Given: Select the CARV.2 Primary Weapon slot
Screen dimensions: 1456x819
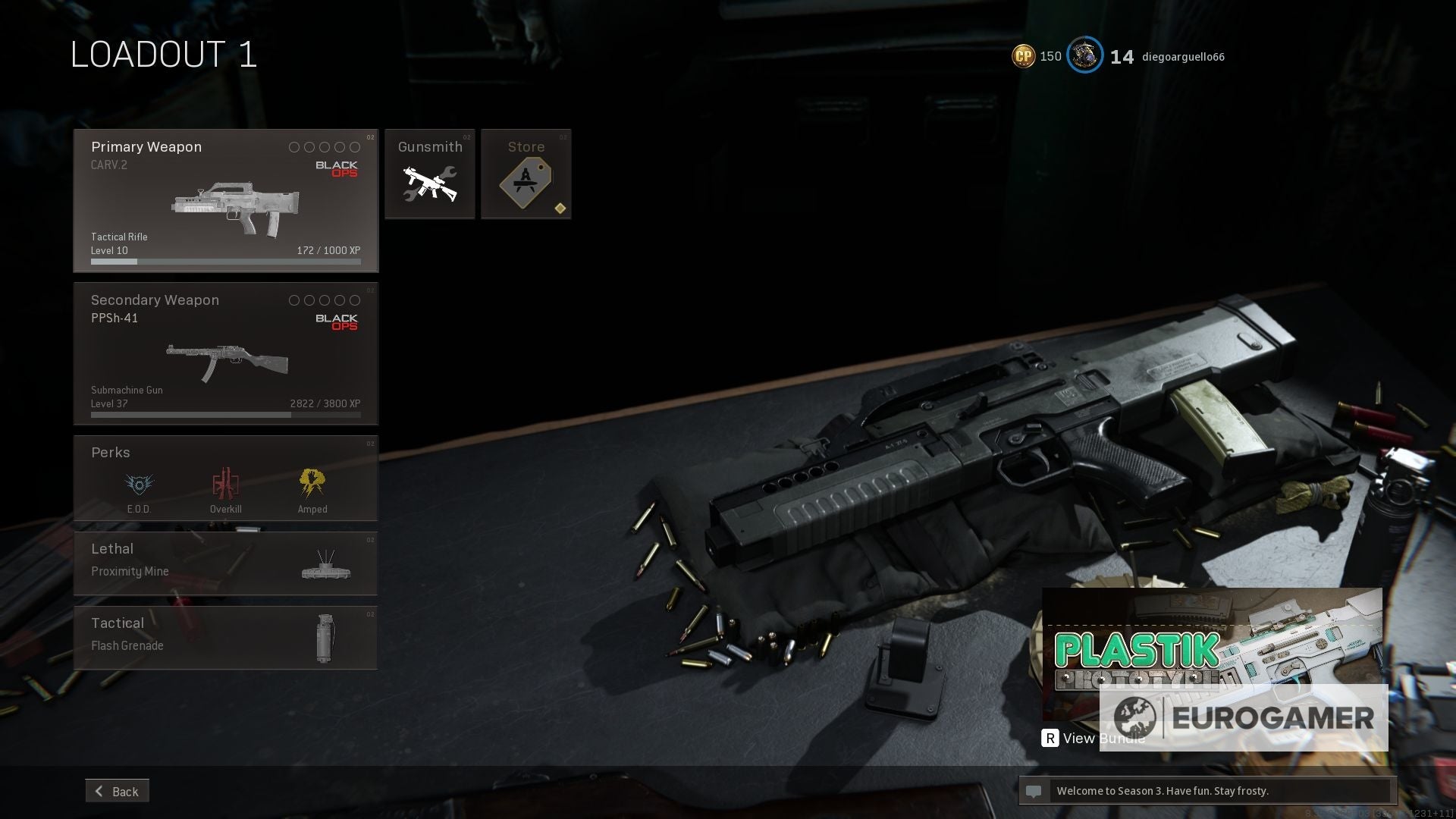Looking at the screenshot, I should [x=225, y=200].
